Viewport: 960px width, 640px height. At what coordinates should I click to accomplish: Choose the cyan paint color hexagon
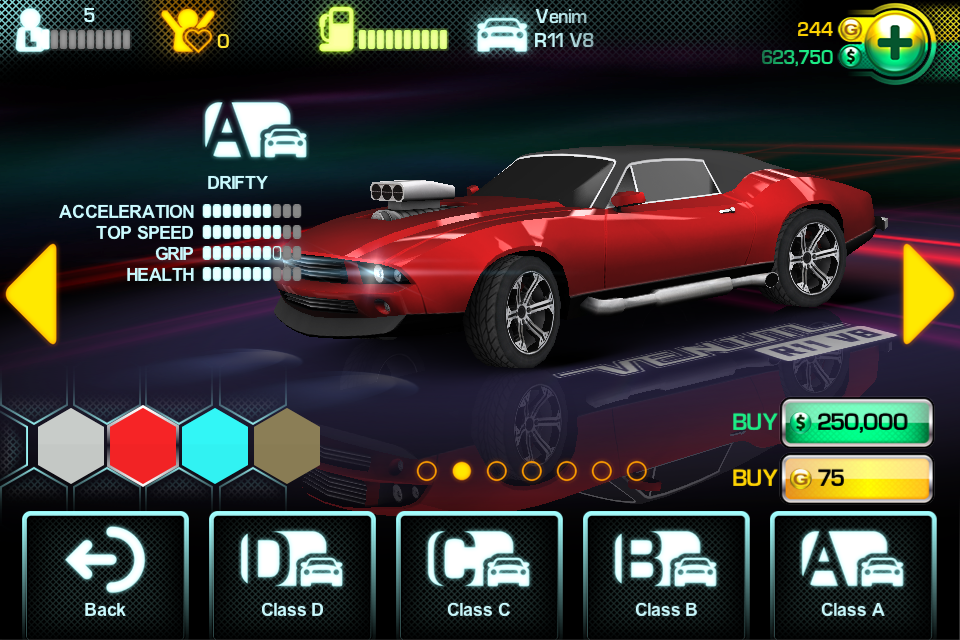[x=215, y=446]
